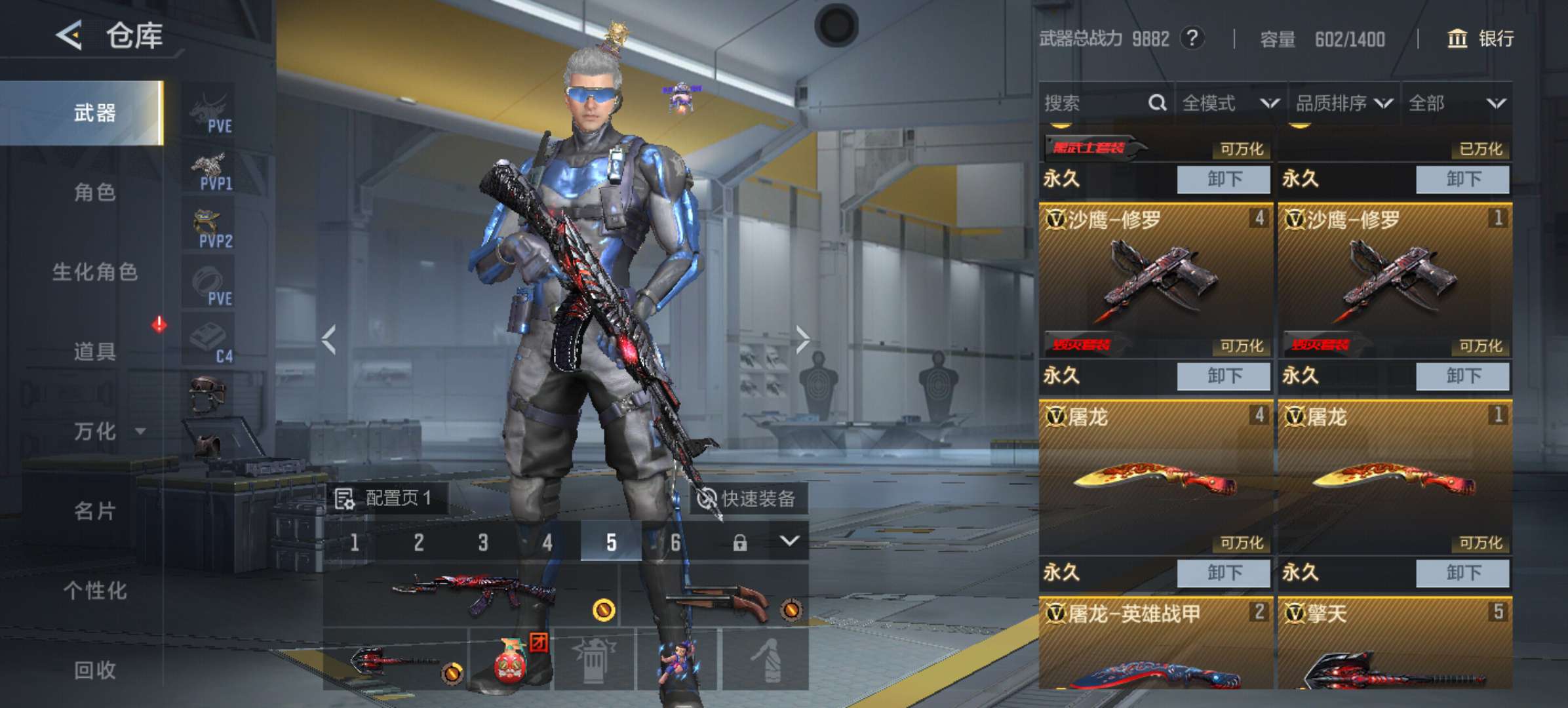Open the 全部 filter dropdown
The width and height of the screenshot is (1568, 708).
1456,103
